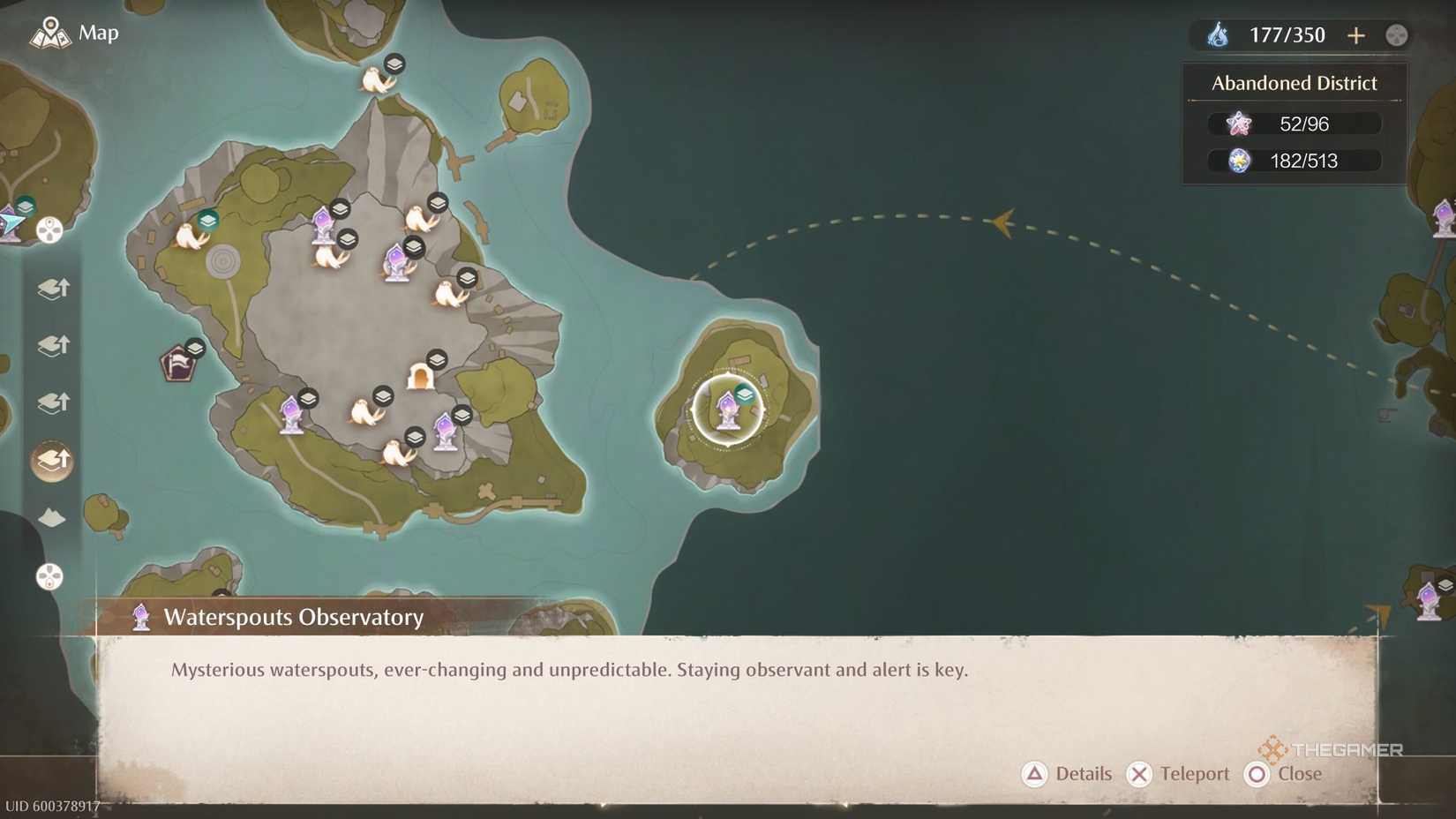This screenshot has height=819, width=1456.
Task: Toggle the lowest terrain layer in the sidebar
Action: pyautogui.click(x=52, y=518)
